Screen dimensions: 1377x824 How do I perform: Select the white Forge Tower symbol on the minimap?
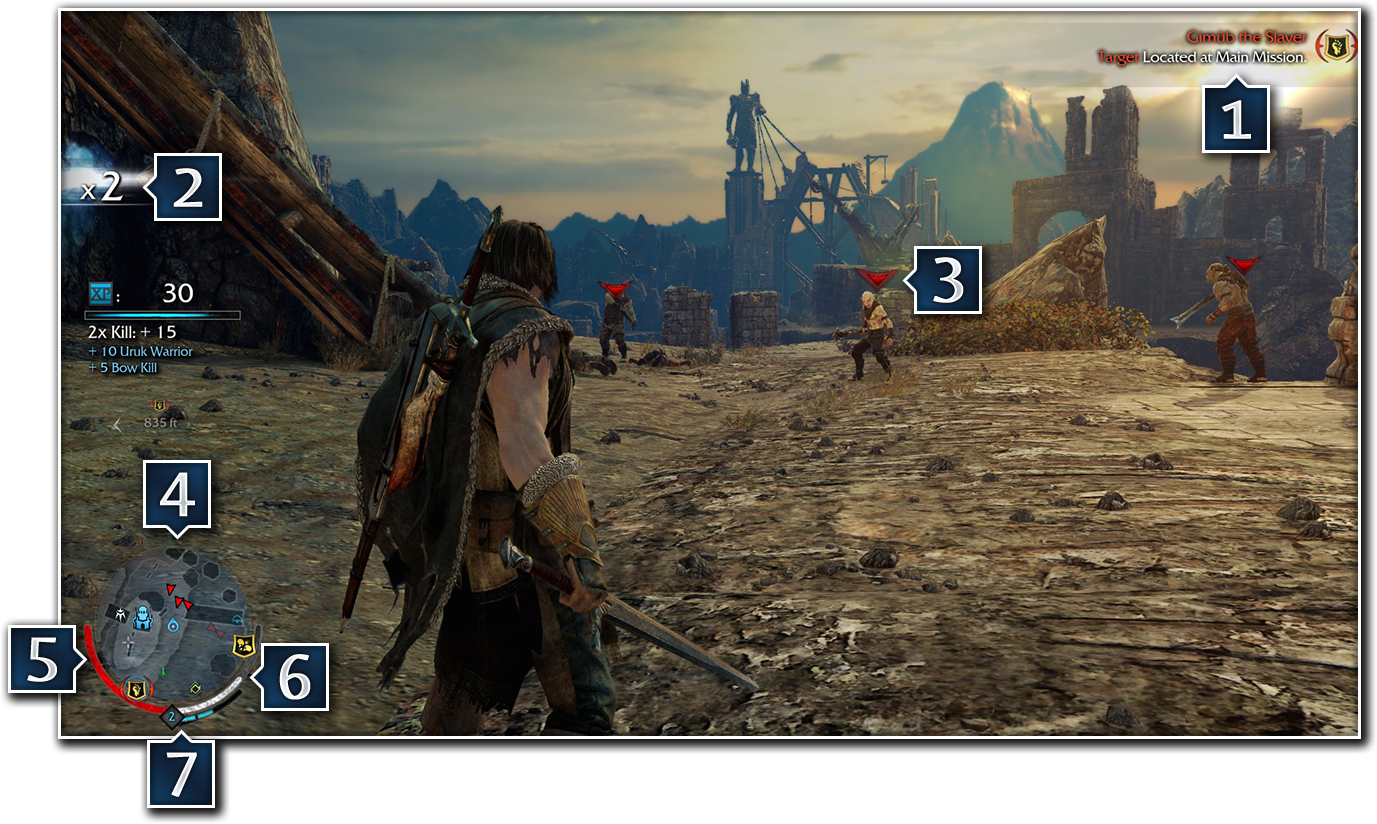click(x=120, y=614)
